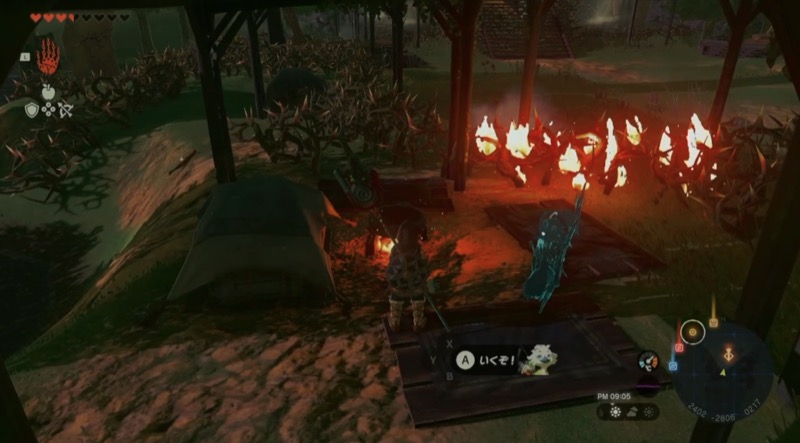Image resolution: width=800 pixels, height=443 pixels.
Task: Select the apple item shortcut icon
Action: pos(50,93)
